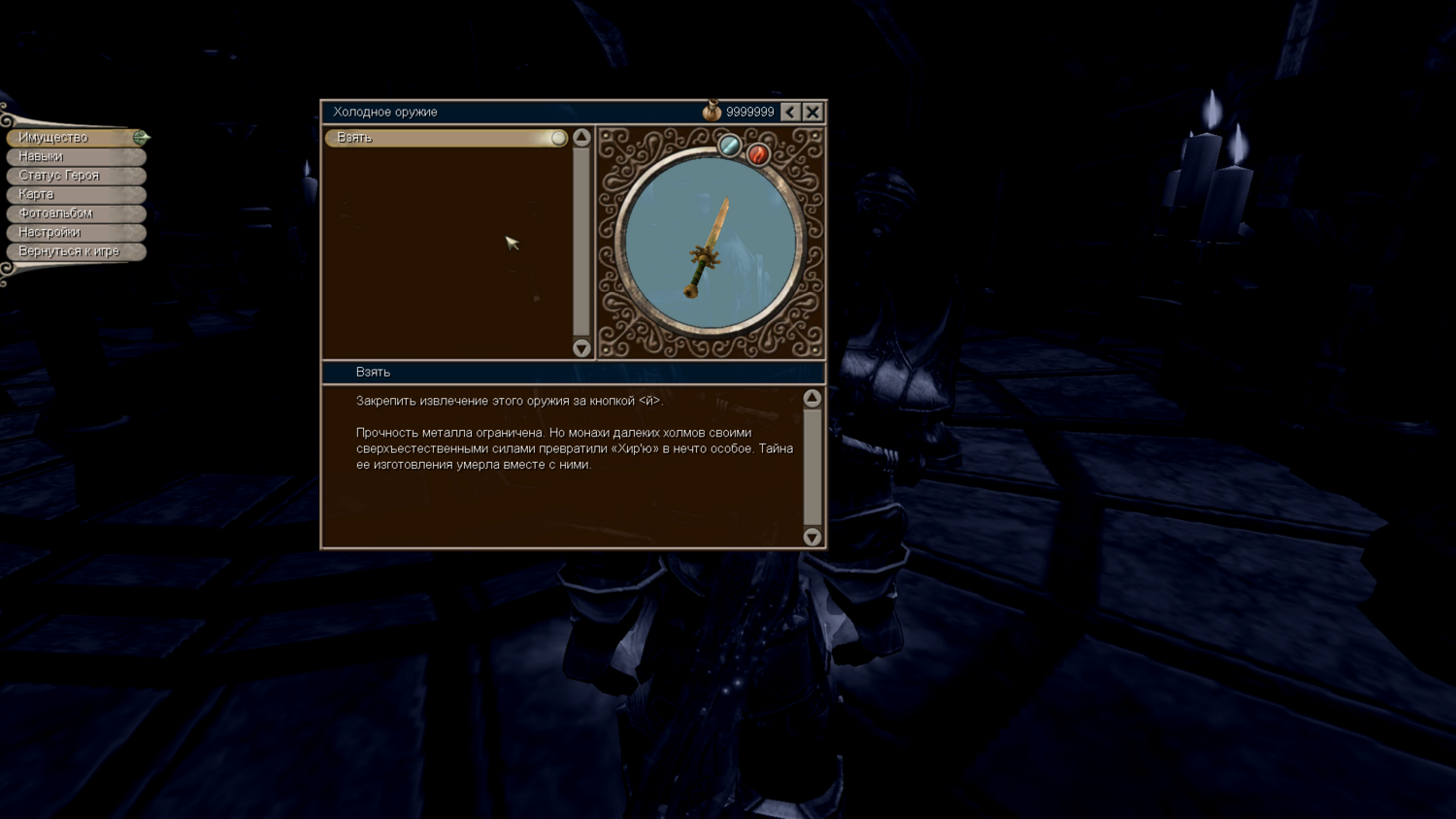Open the Карта menu entry

click(x=75, y=194)
